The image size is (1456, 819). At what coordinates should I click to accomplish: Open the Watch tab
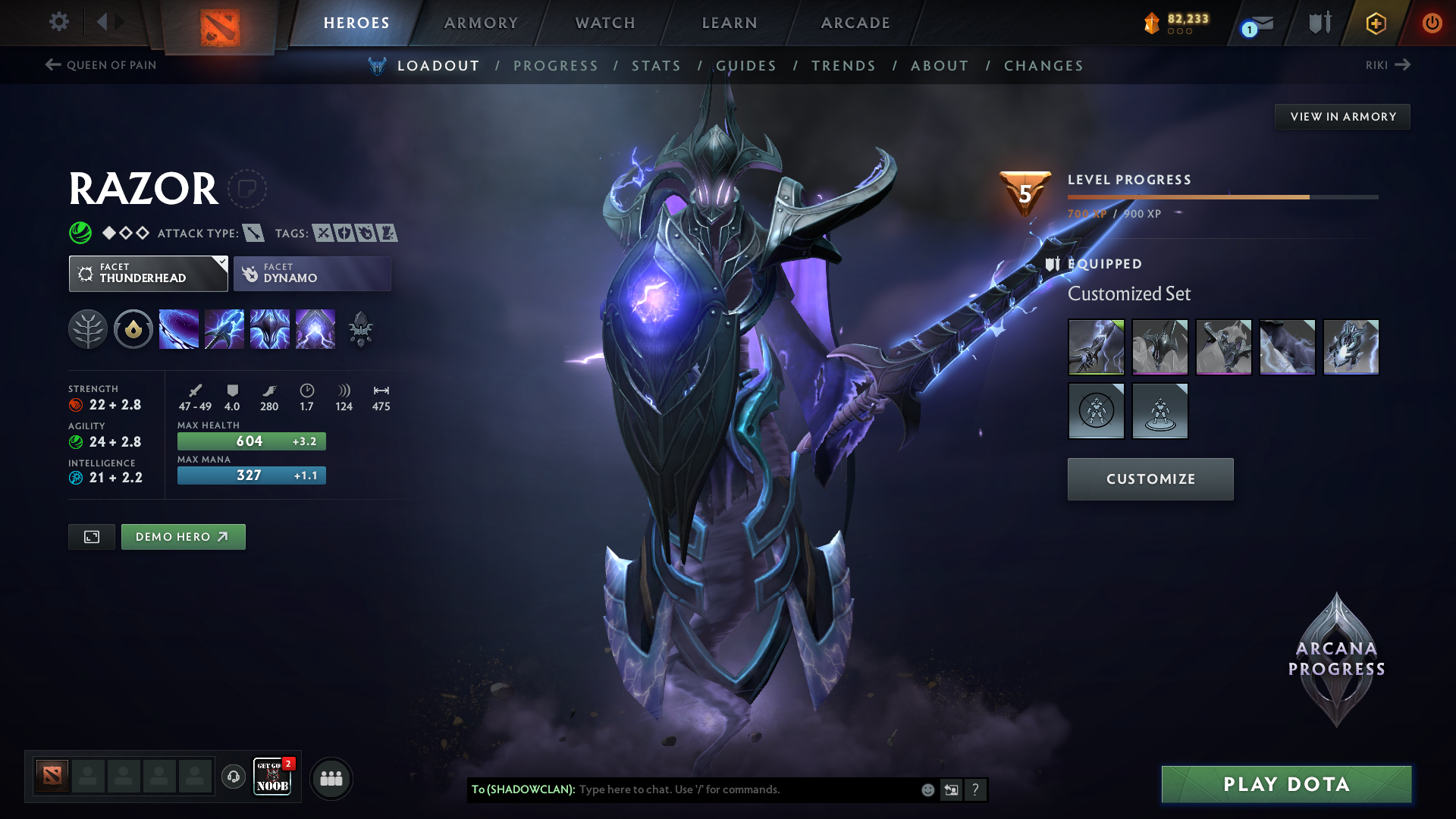pos(605,23)
